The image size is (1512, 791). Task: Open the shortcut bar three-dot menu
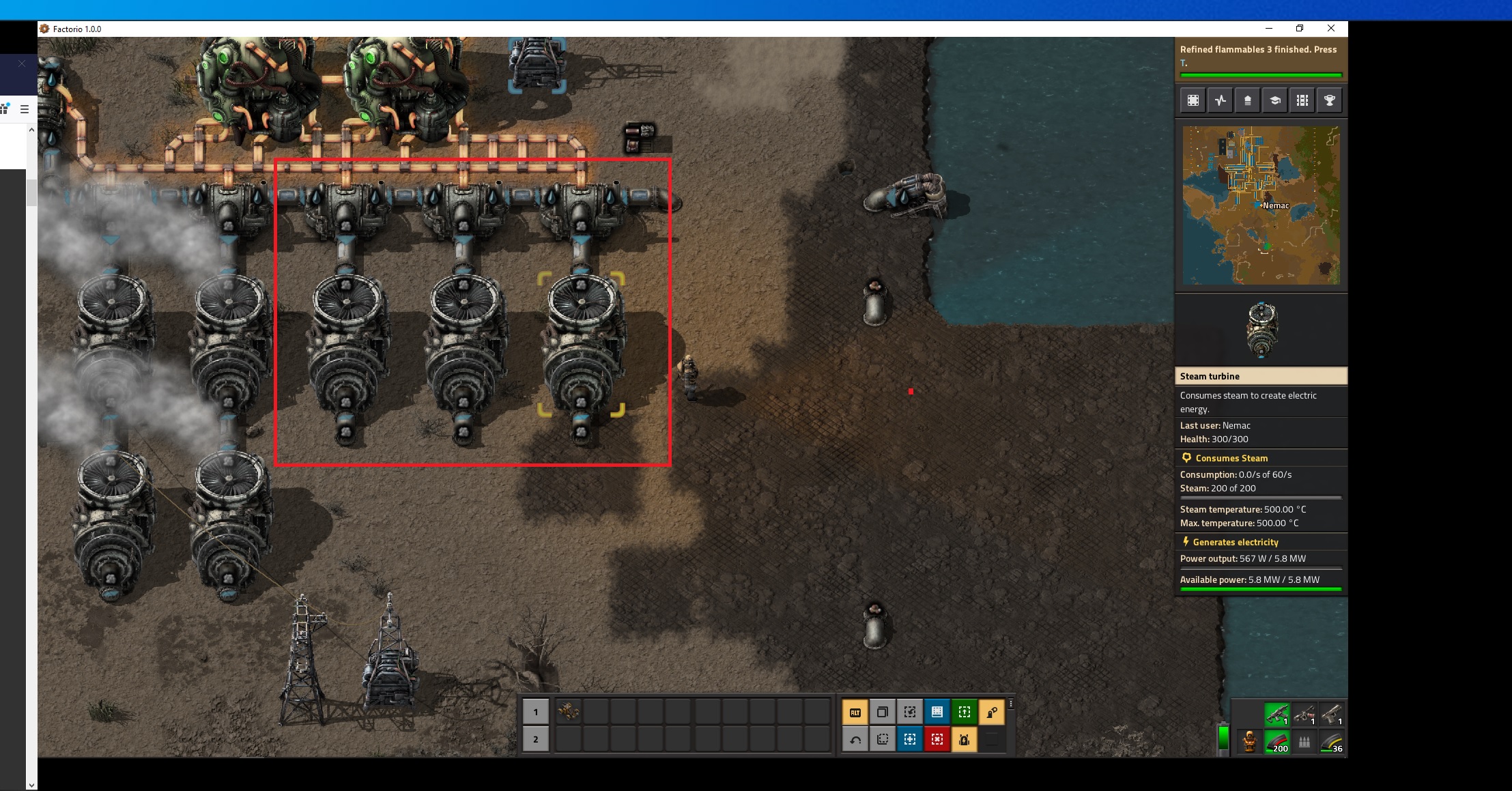point(1011,704)
